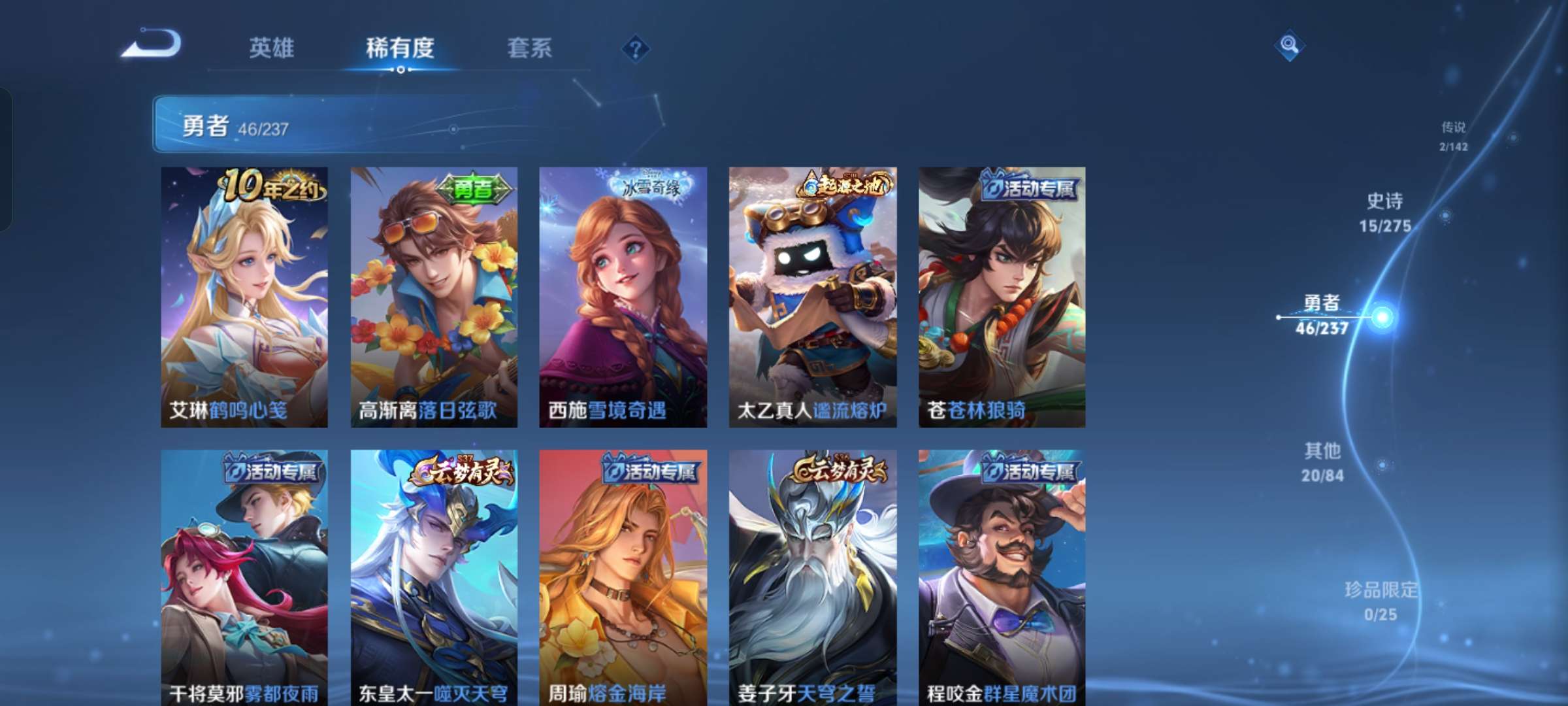Open the 套系 tab
This screenshot has height=706, width=1568.
point(530,48)
